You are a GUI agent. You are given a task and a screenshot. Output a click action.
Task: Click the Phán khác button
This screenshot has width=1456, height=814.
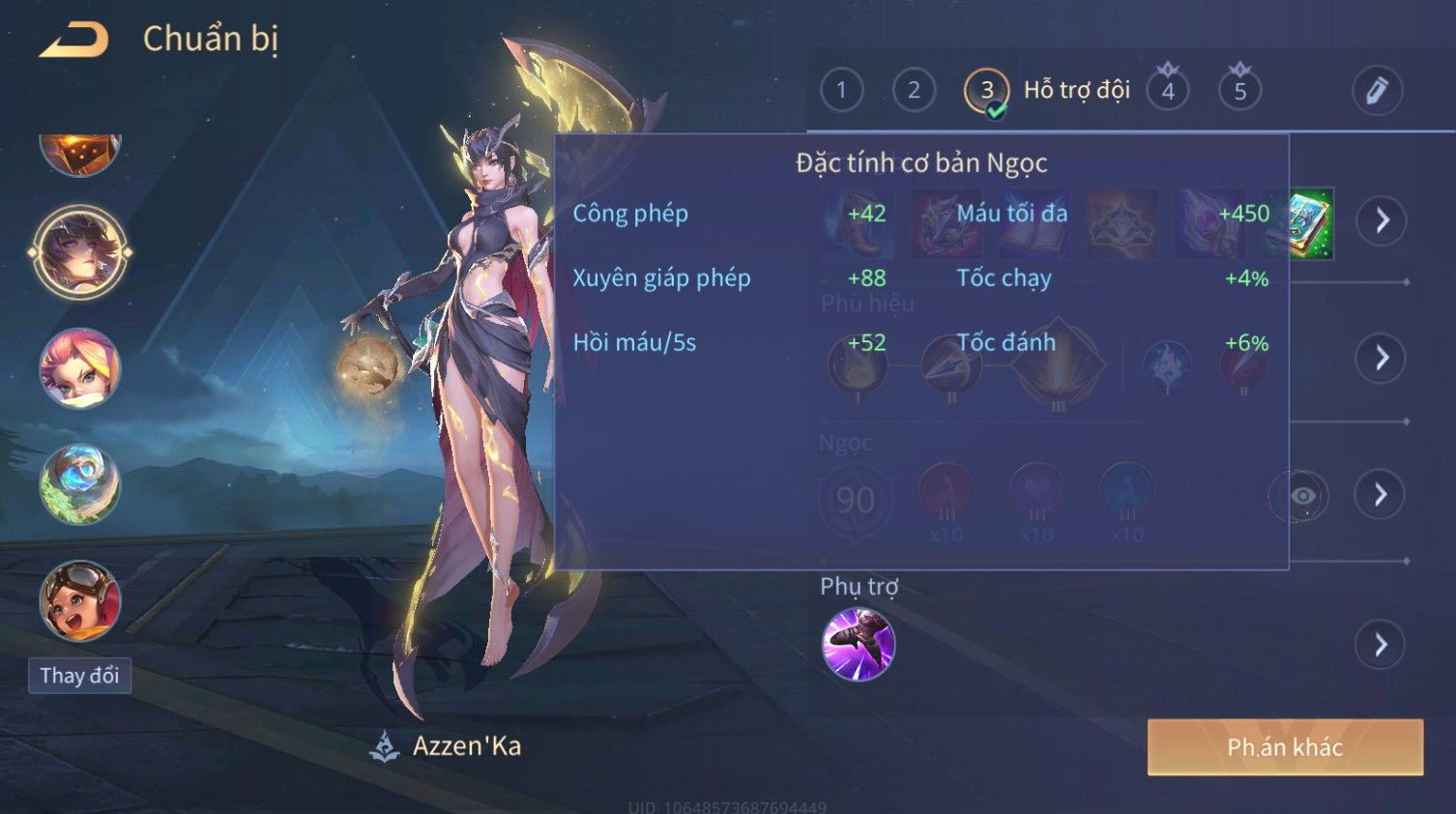1285,746
